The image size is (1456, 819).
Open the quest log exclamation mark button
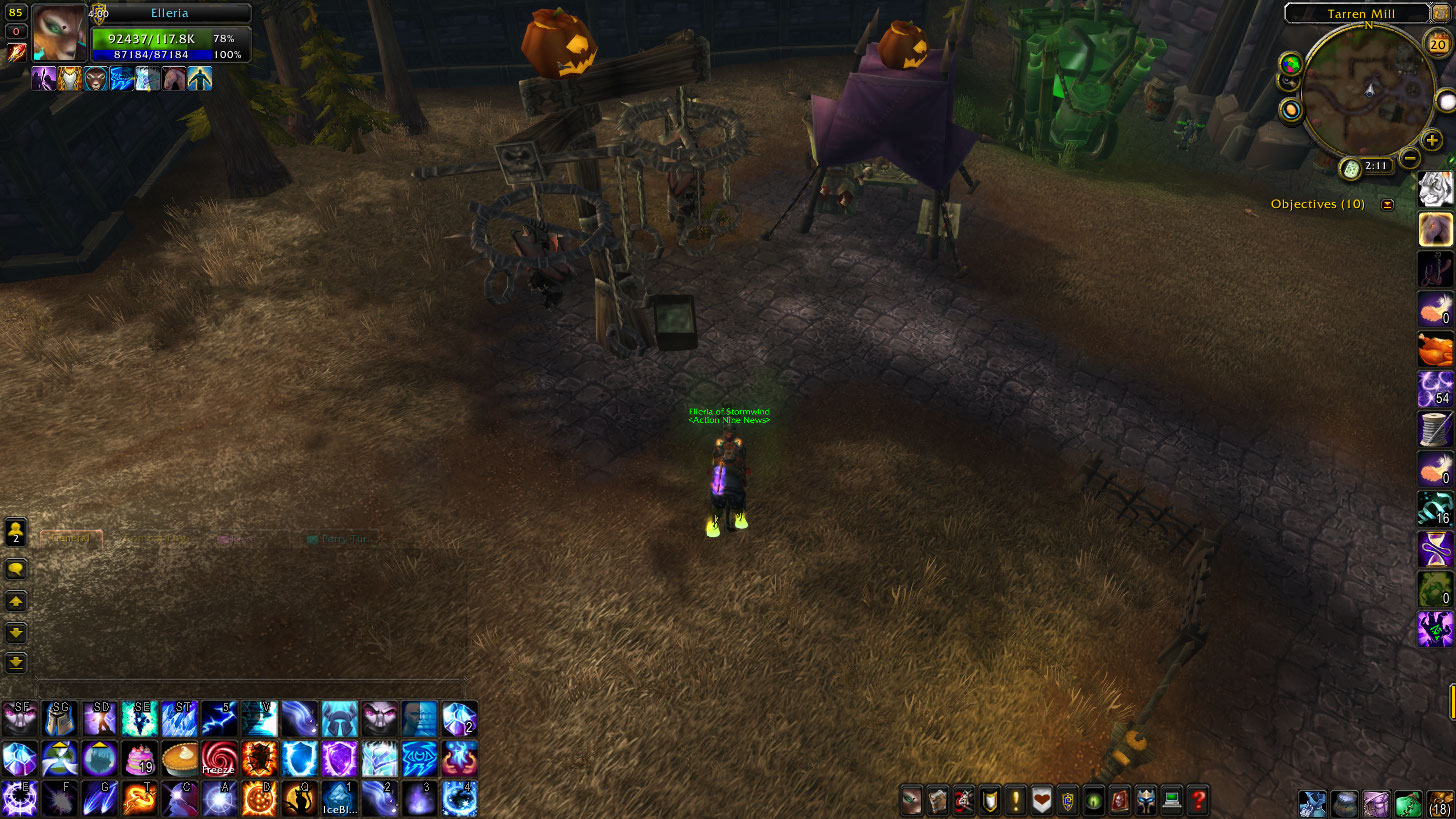[x=1016, y=800]
